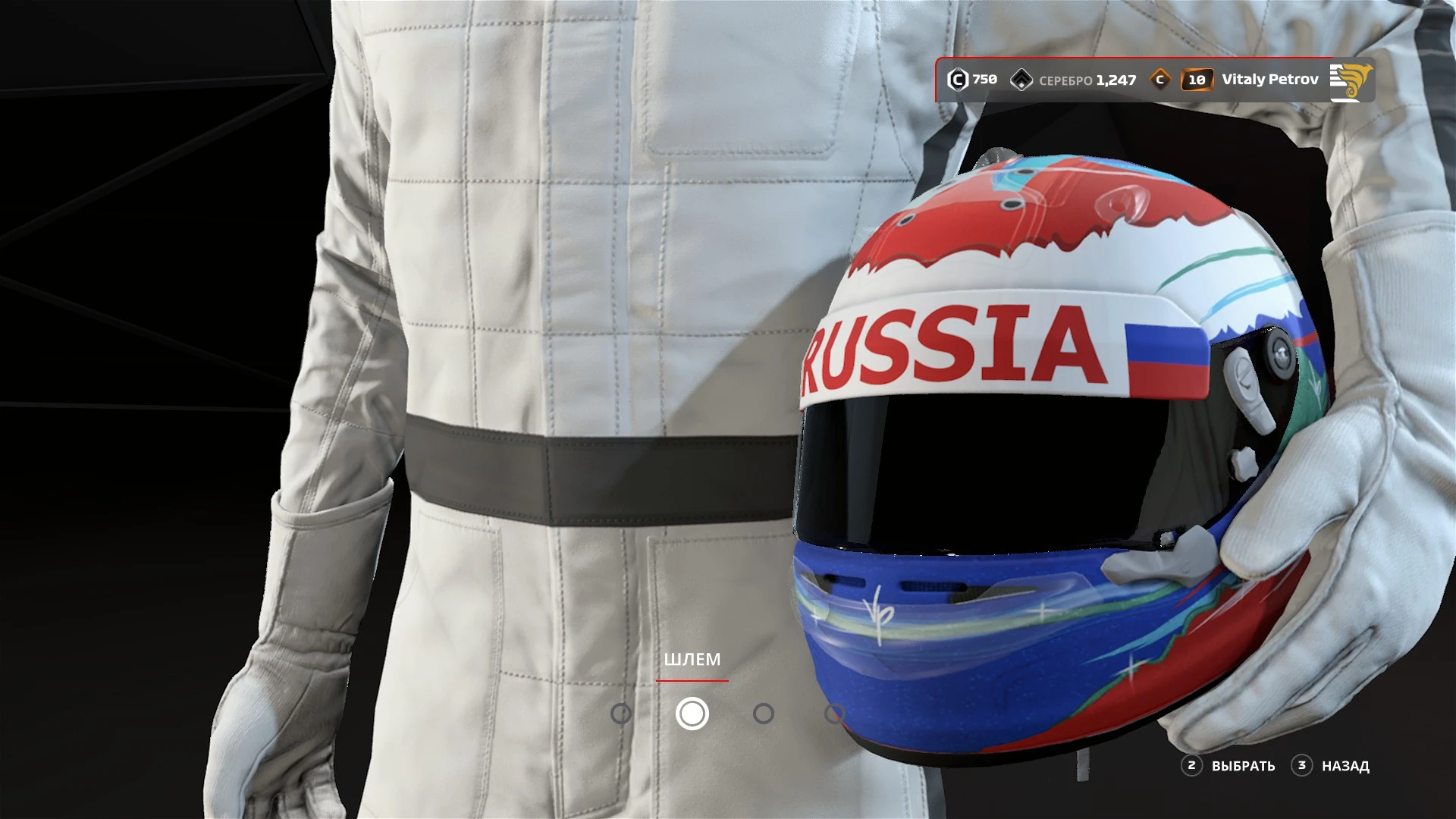This screenshot has width=1456, height=819.
Task: Select the first pagination dot
Action: (x=621, y=713)
